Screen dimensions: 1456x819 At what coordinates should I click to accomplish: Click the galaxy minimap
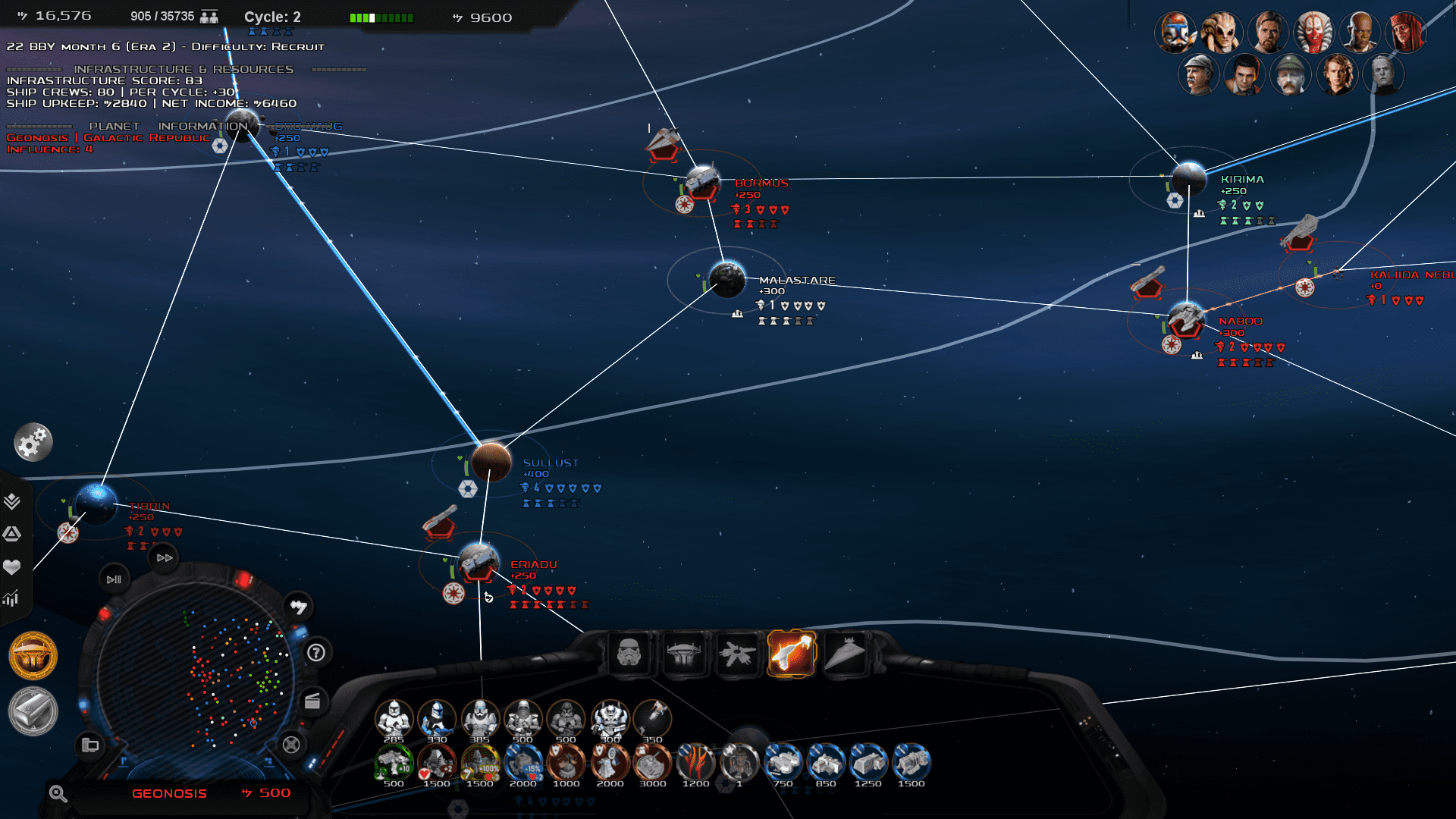pyautogui.click(x=197, y=675)
